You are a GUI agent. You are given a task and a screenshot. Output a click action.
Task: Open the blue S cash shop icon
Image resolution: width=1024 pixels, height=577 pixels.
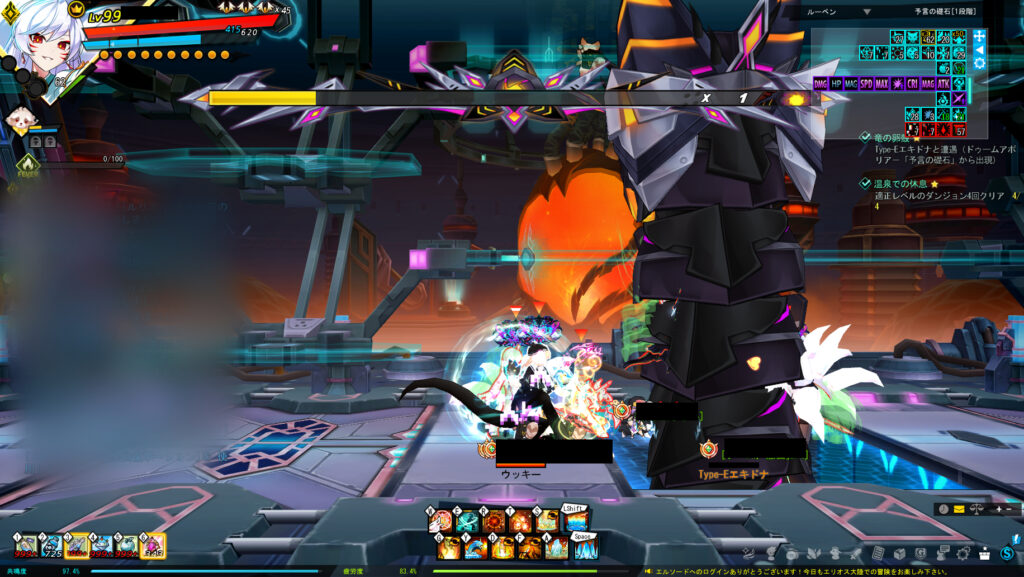[x=1007, y=553]
